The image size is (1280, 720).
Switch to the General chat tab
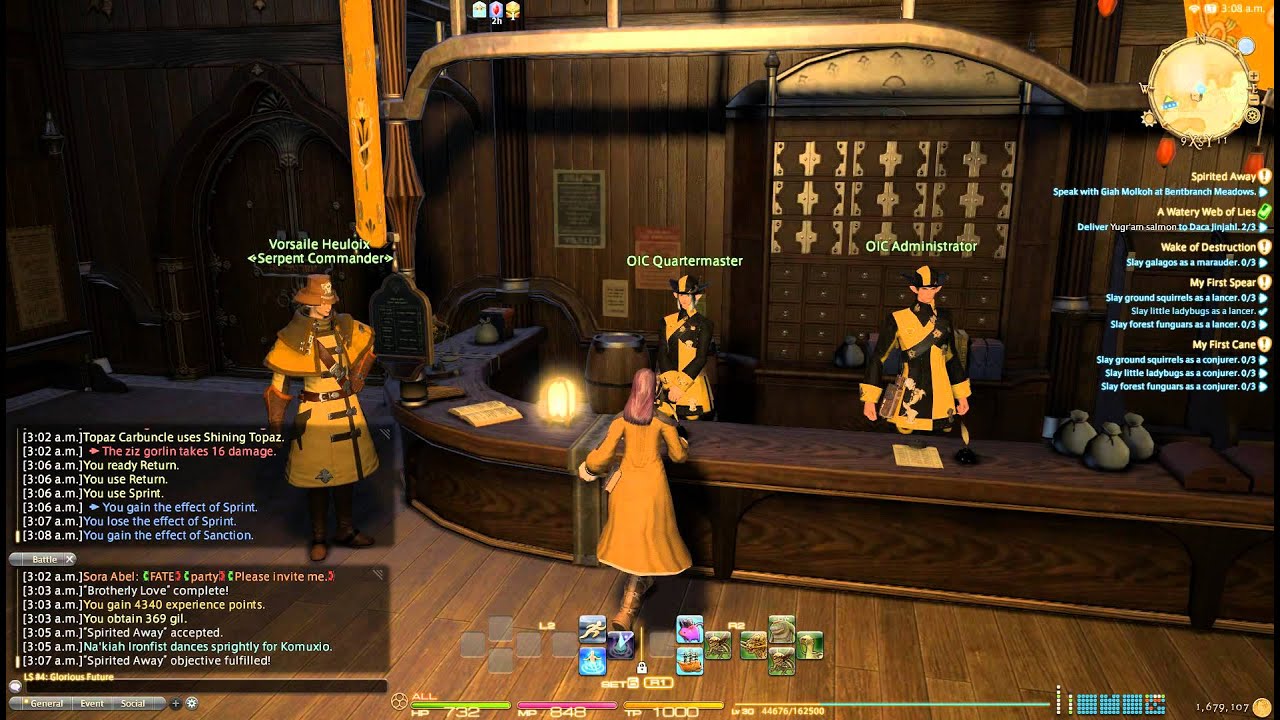coord(47,703)
